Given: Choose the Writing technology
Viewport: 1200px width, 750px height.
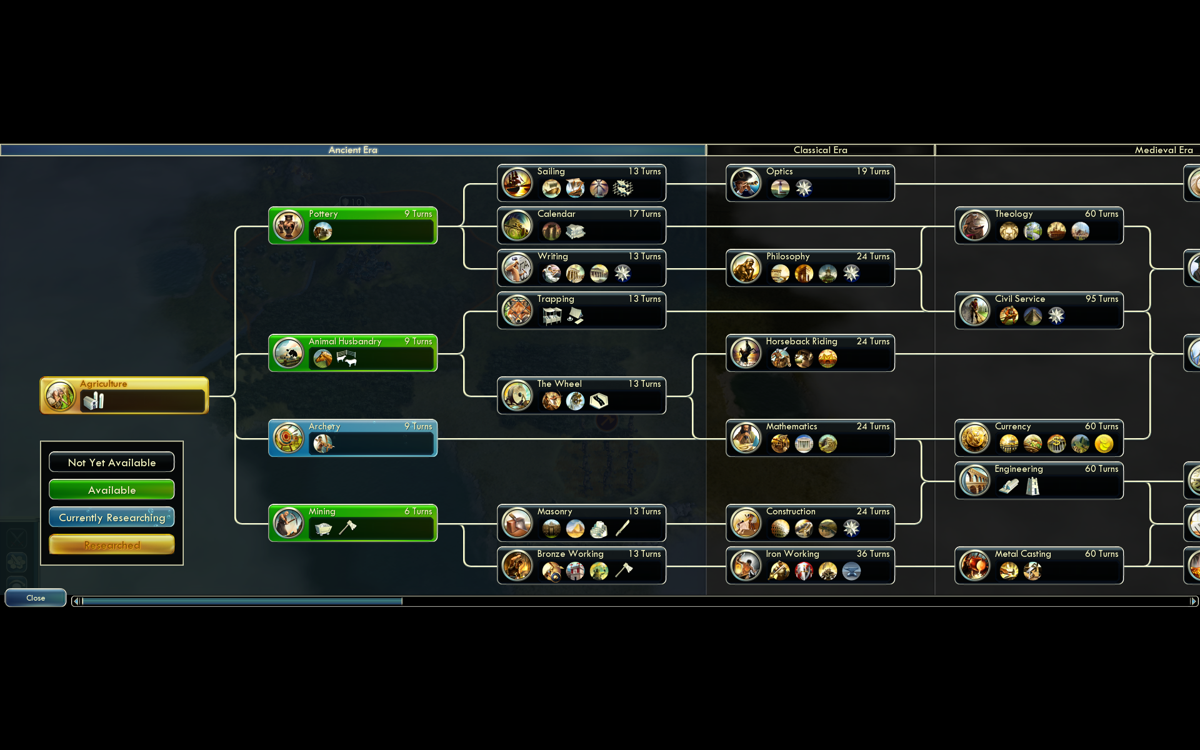Looking at the screenshot, I should point(581,268).
